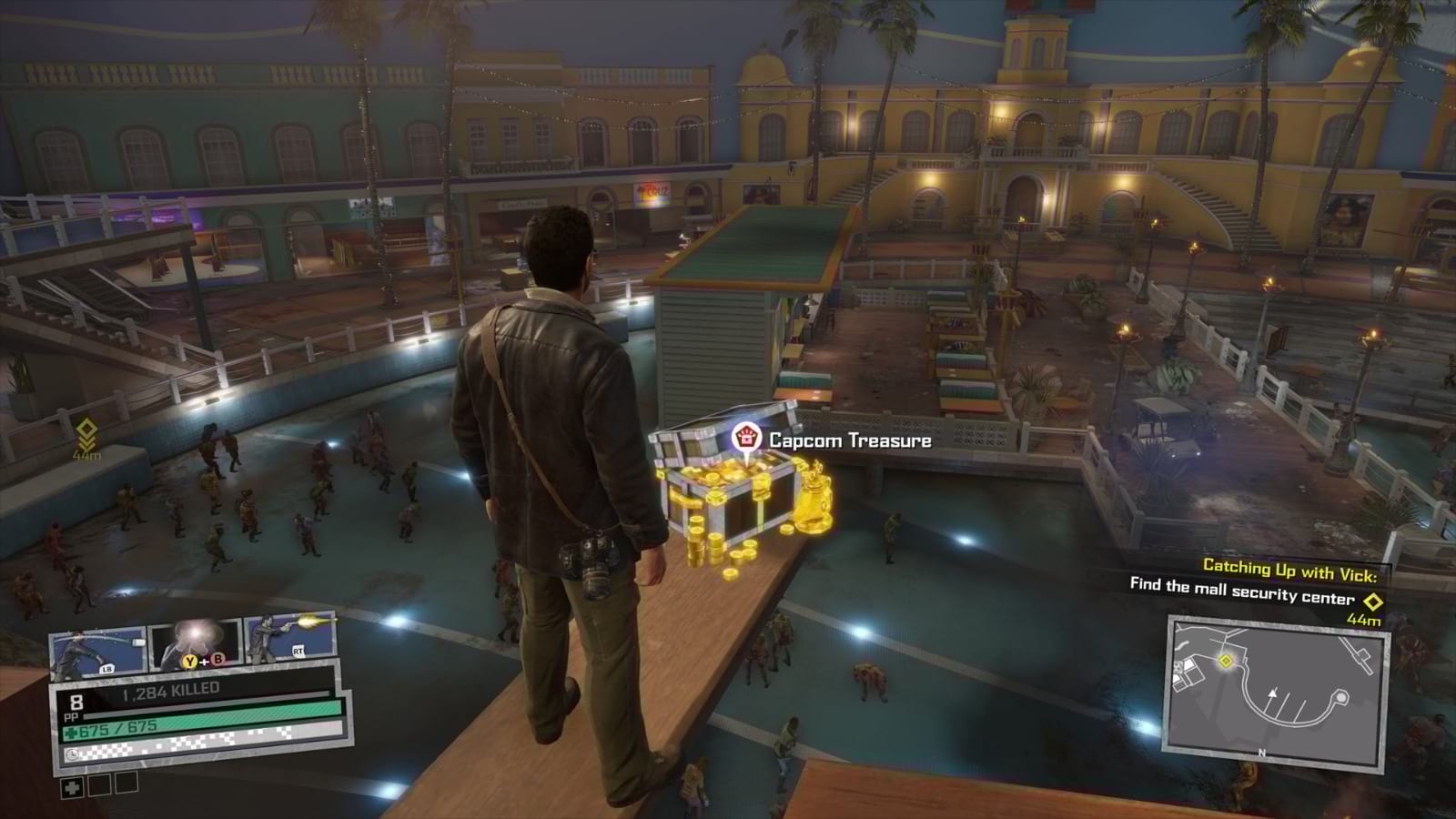
Task: Toggle the first health item slot
Action: click(x=72, y=788)
